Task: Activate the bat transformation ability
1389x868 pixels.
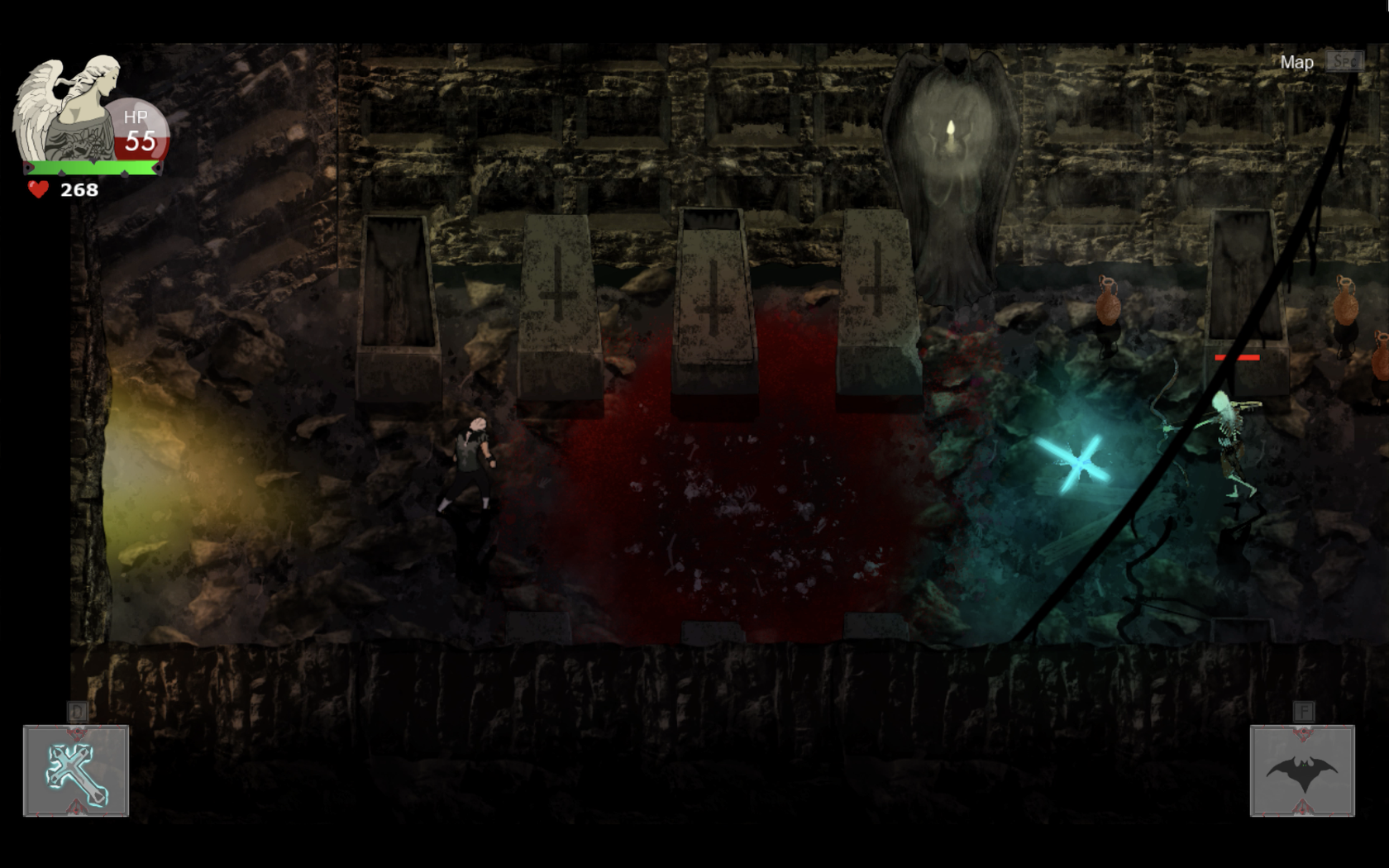Action: pyautogui.click(x=1302, y=771)
